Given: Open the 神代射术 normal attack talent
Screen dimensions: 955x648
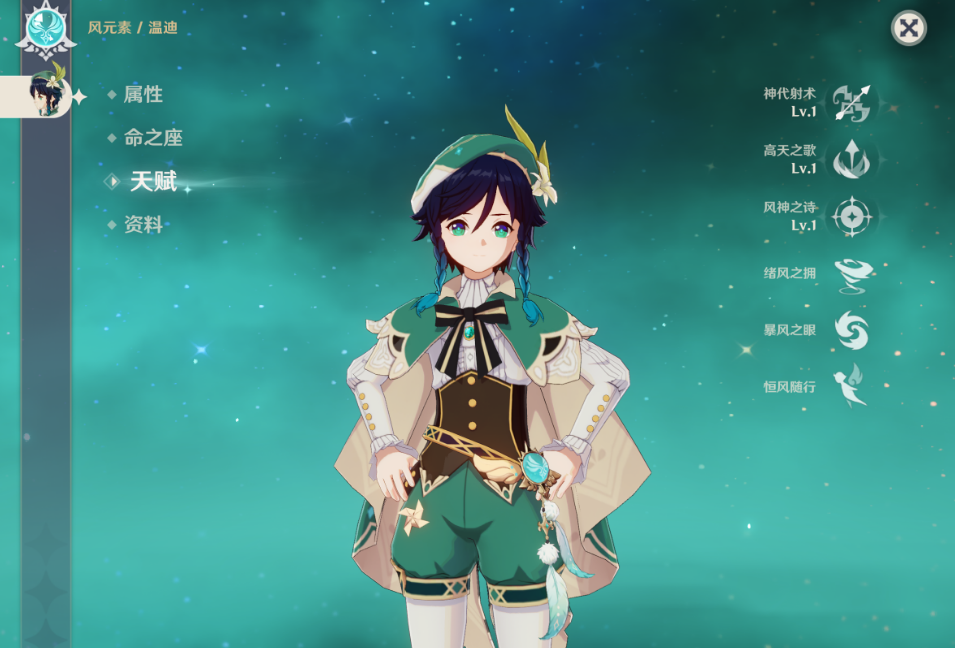Looking at the screenshot, I should click(x=852, y=103).
